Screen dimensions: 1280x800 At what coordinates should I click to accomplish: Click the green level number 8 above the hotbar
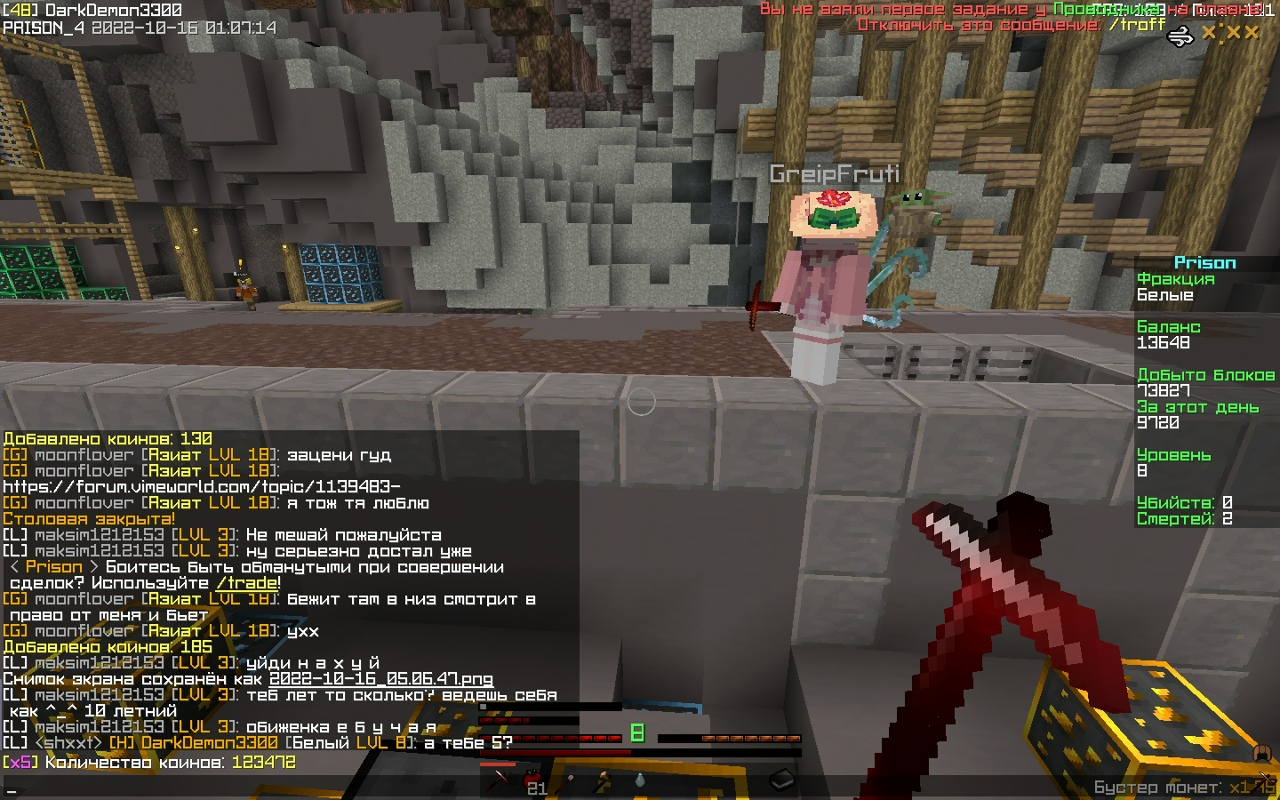tap(636, 731)
